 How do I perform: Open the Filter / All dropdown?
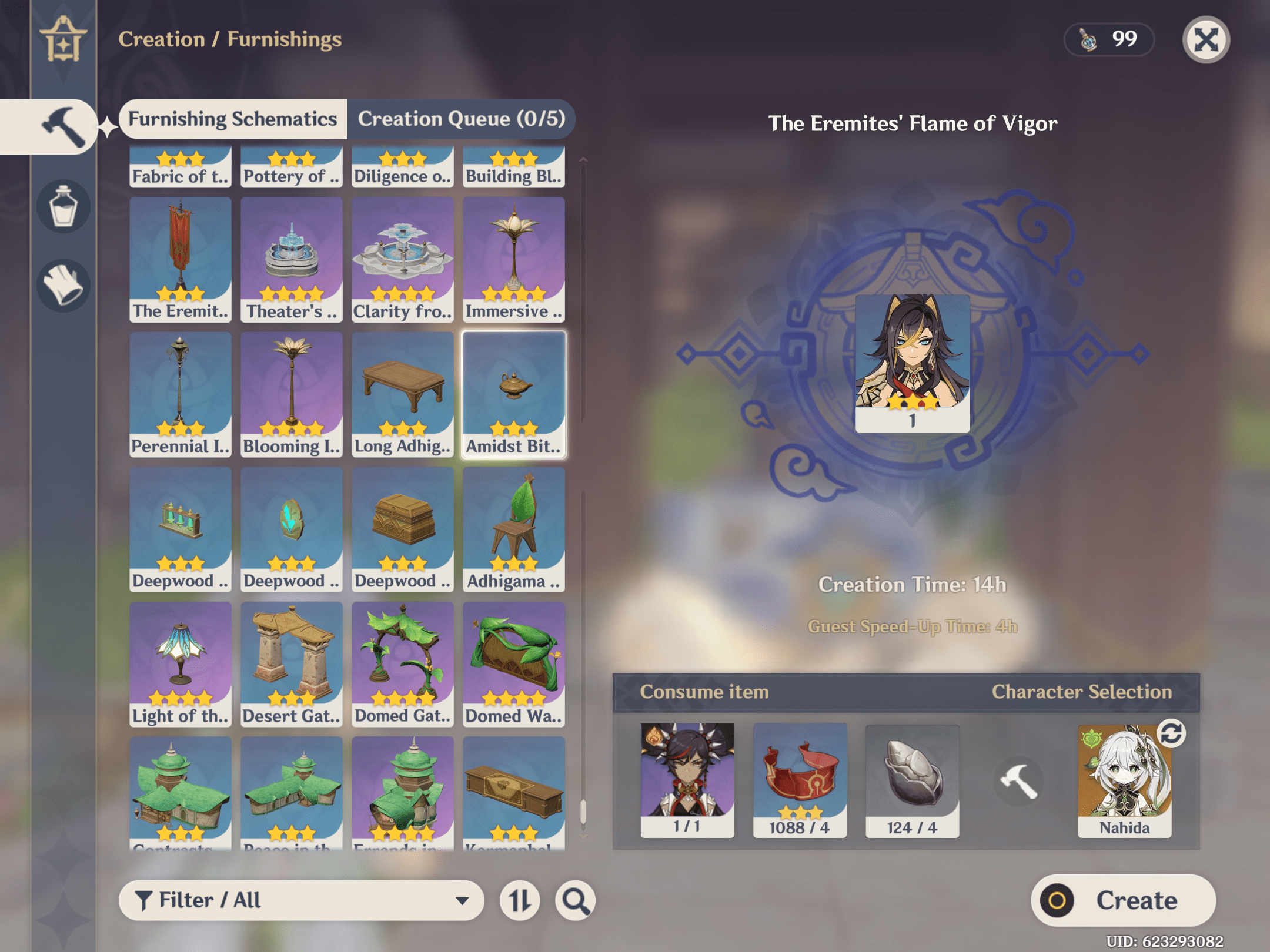tap(300, 900)
